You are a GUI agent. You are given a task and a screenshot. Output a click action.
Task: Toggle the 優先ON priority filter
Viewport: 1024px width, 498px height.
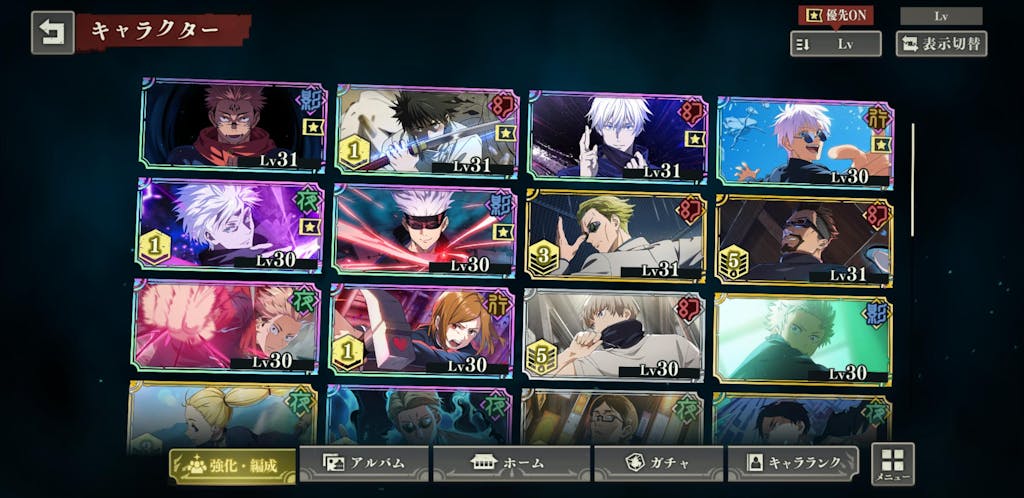(x=835, y=15)
